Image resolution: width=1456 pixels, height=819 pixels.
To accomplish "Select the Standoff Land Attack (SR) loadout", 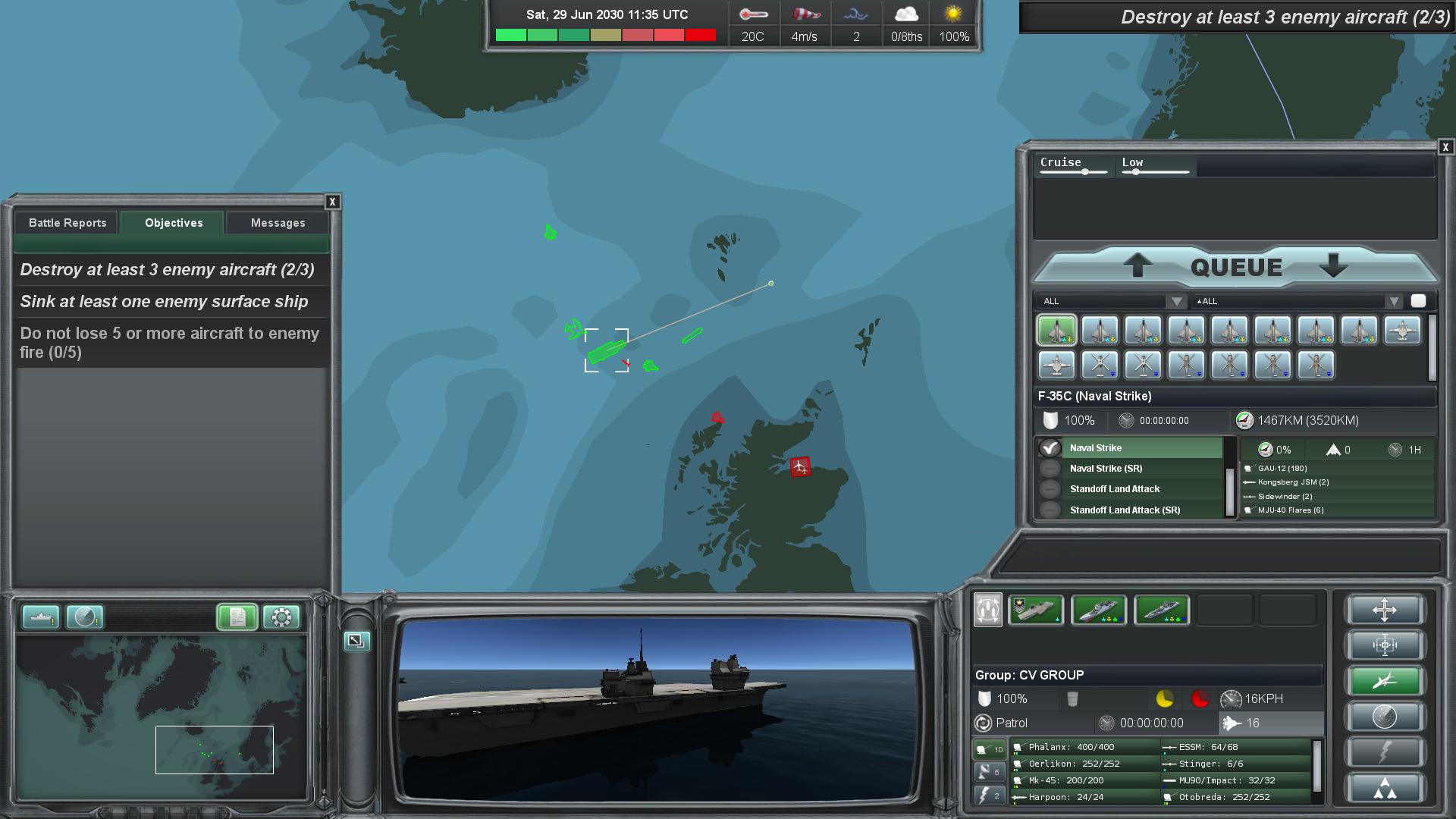I will point(1125,510).
